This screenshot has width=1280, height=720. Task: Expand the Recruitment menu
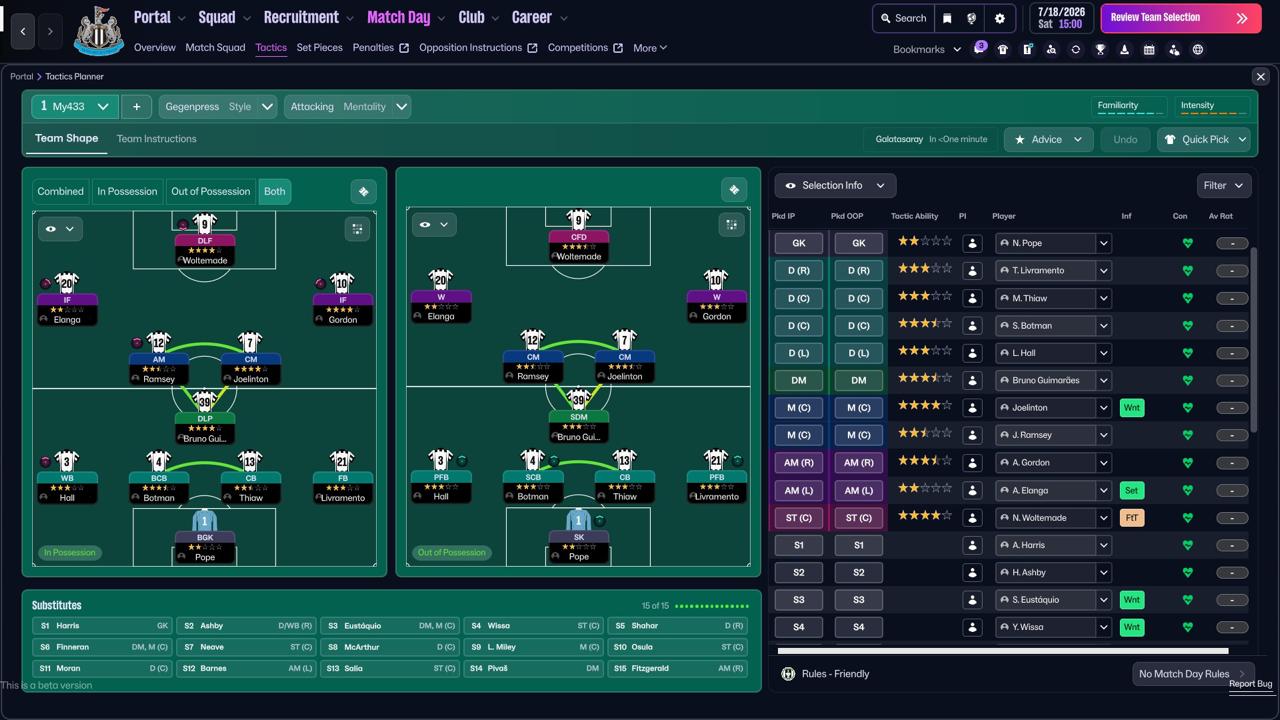click(308, 18)
